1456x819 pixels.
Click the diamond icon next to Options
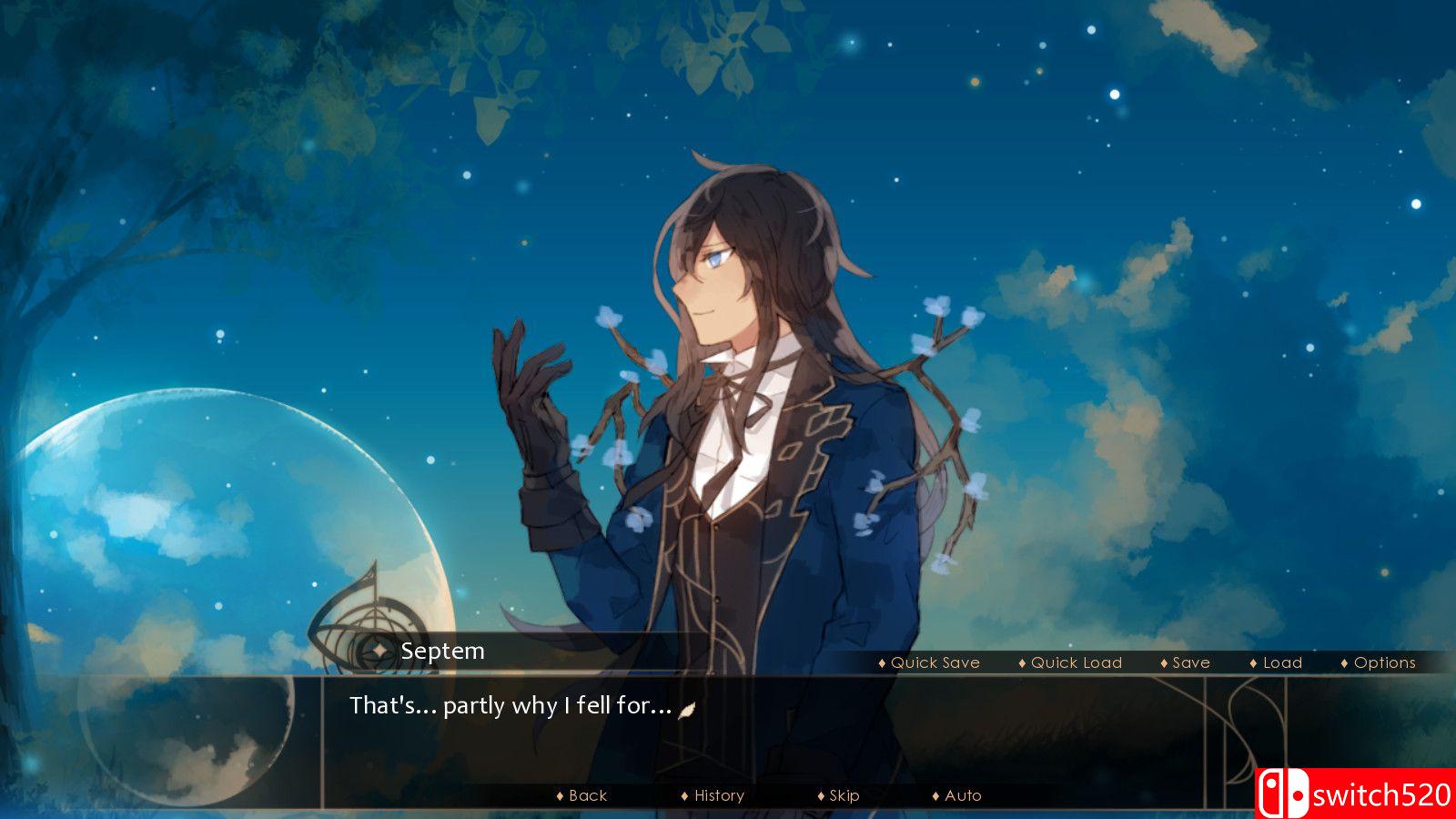tap(1344, 662)
